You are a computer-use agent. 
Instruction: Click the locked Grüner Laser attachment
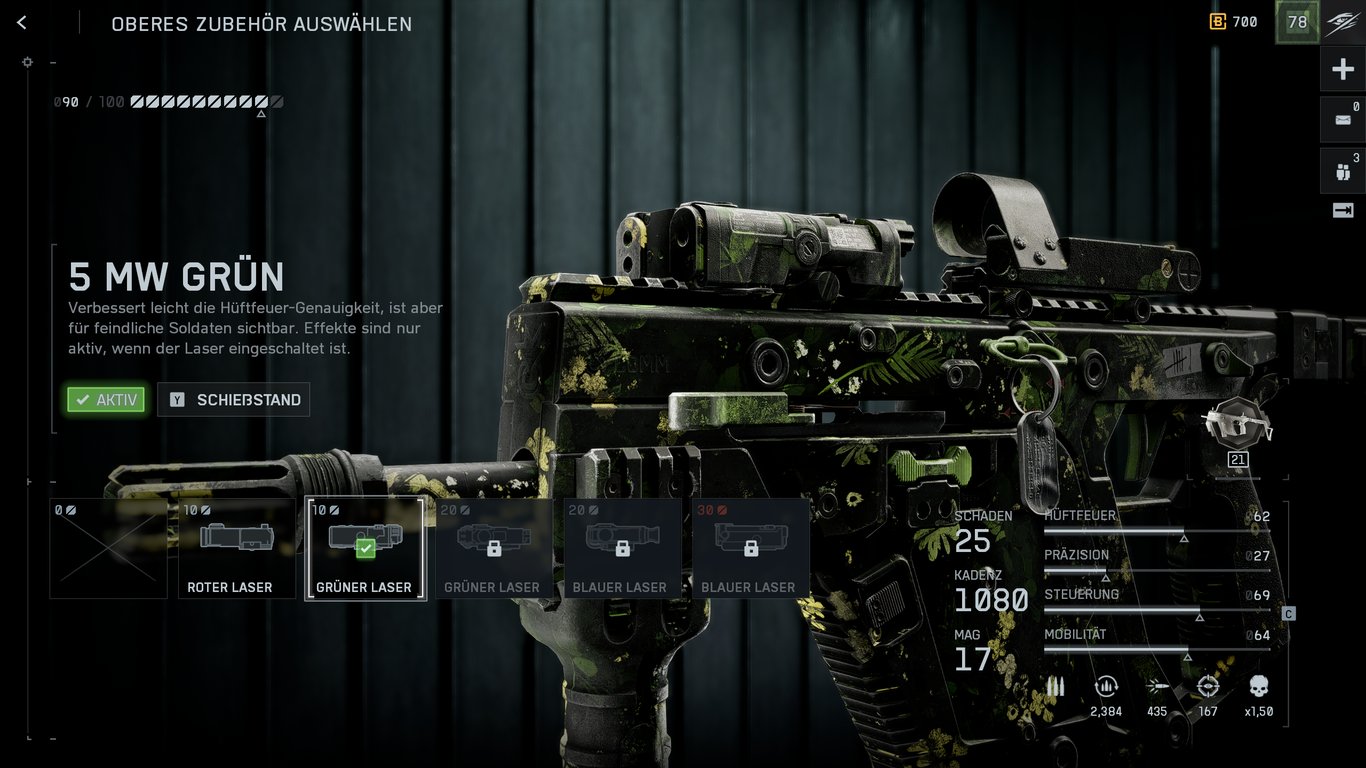tap(493, 548)
